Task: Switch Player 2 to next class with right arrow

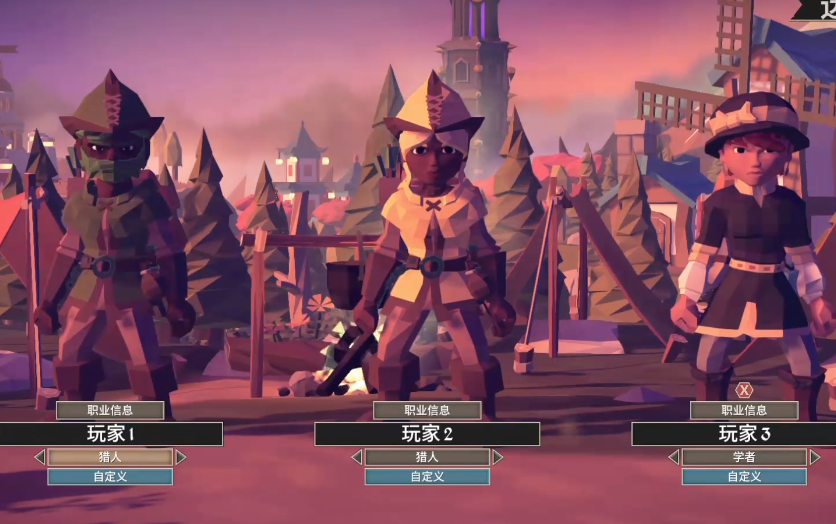Action: pos(498,457)
